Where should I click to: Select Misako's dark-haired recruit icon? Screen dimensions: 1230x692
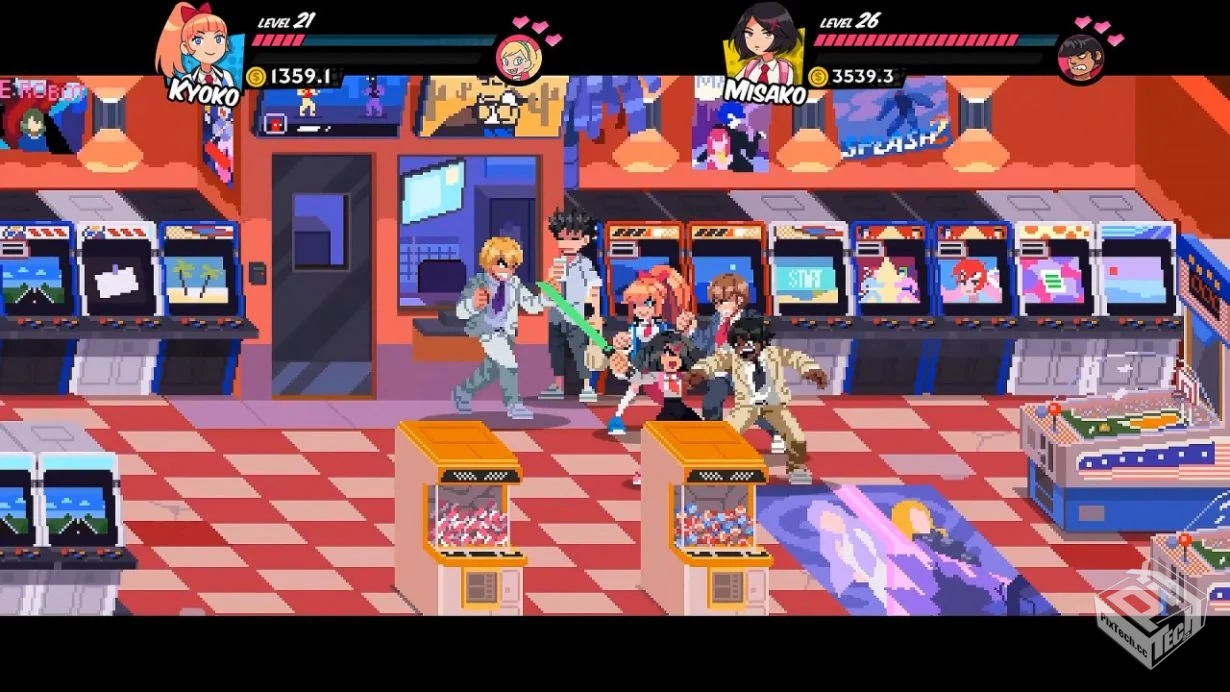[1081, 58]
